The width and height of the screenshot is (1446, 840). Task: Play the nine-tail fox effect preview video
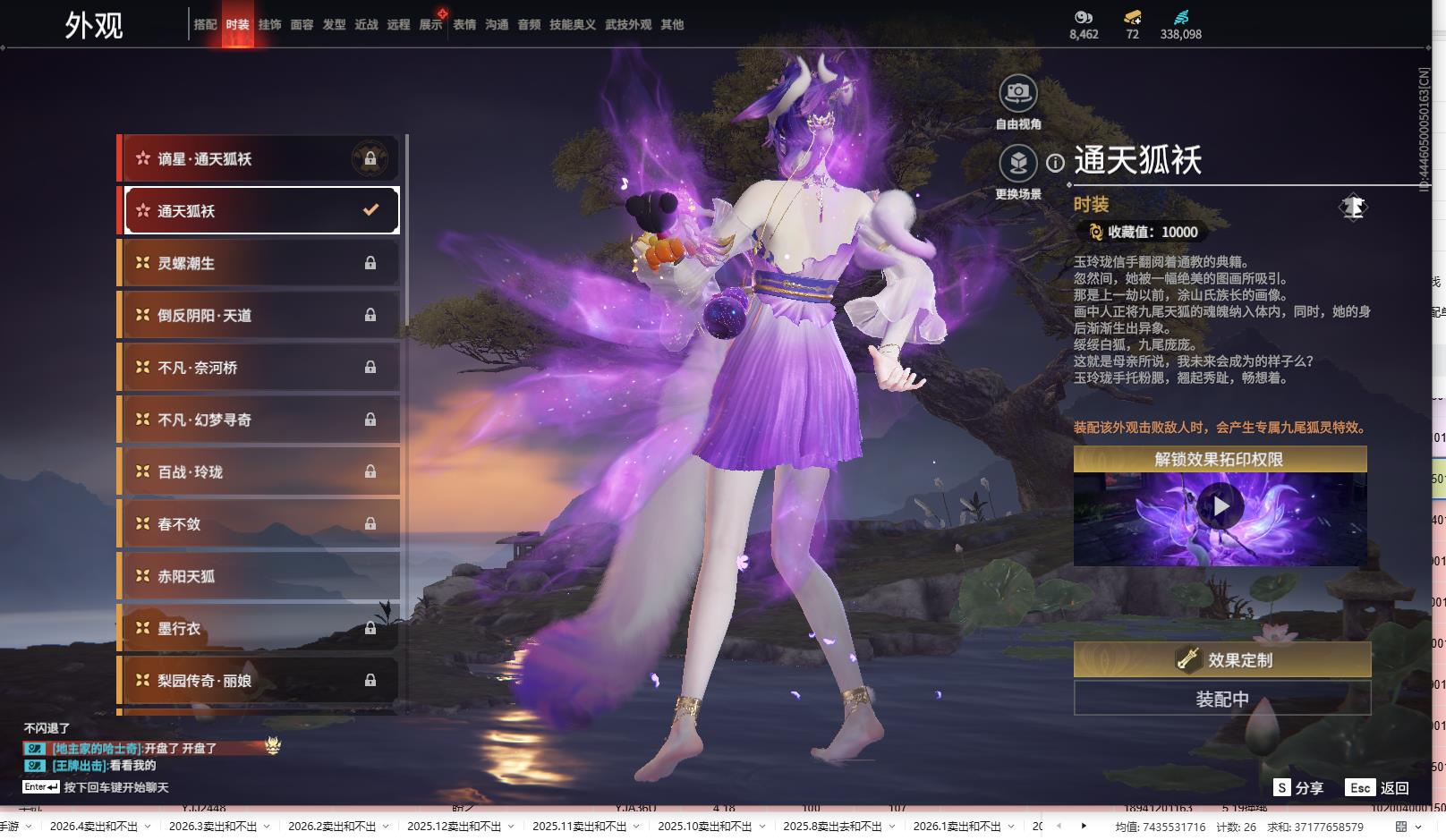click(x=1221, y=506)
